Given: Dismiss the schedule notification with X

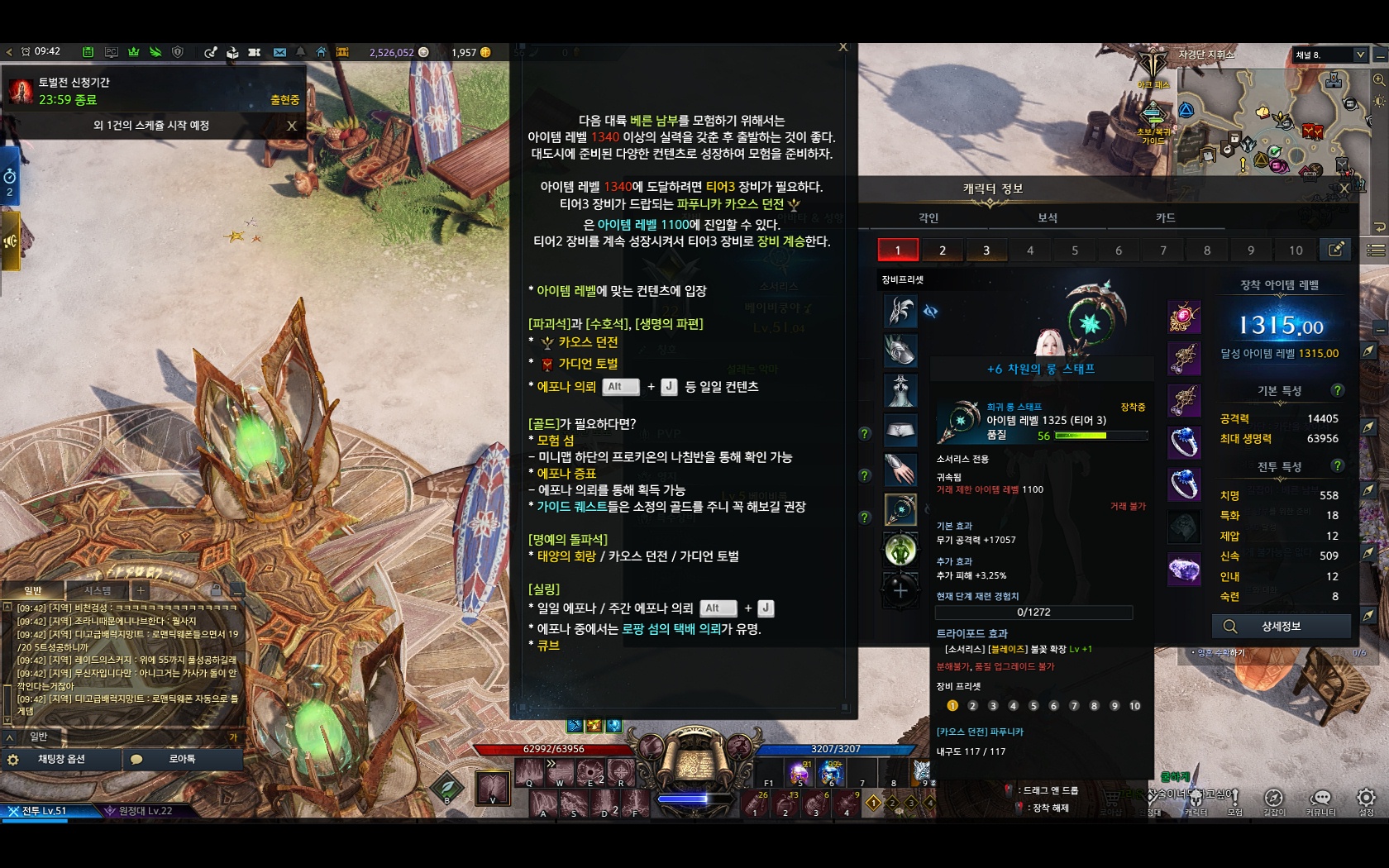Looking at the screenshot, I should tap(291, 126).
